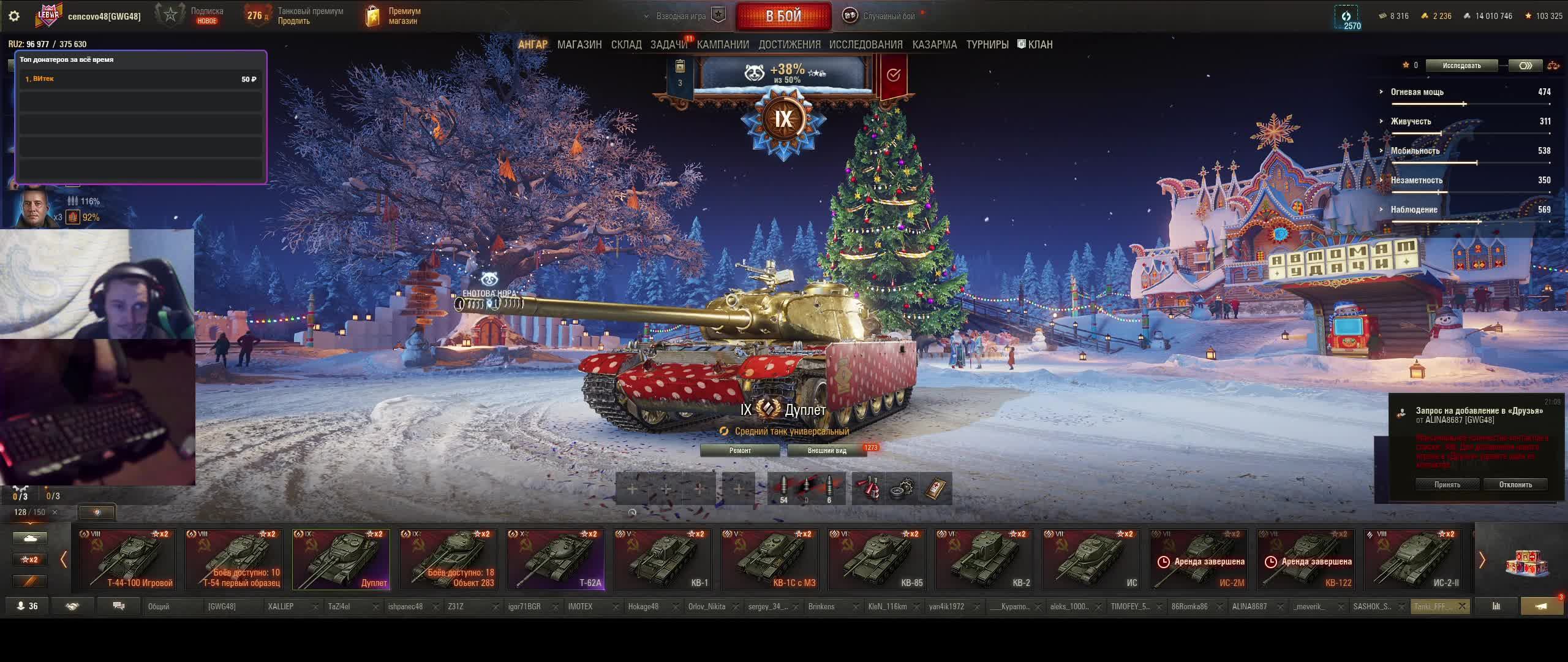Open the ИССЛЕДОВАНИЯ tab

coord(865,45)
